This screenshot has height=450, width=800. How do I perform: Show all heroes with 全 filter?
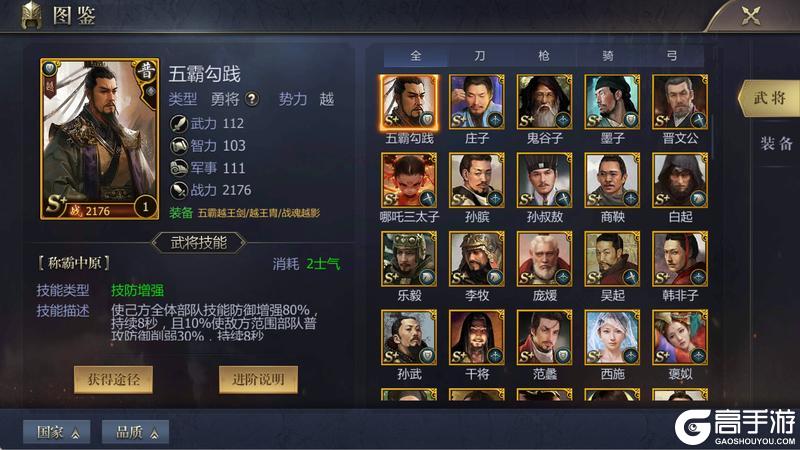pyautogui.click(x=416, y=56)
